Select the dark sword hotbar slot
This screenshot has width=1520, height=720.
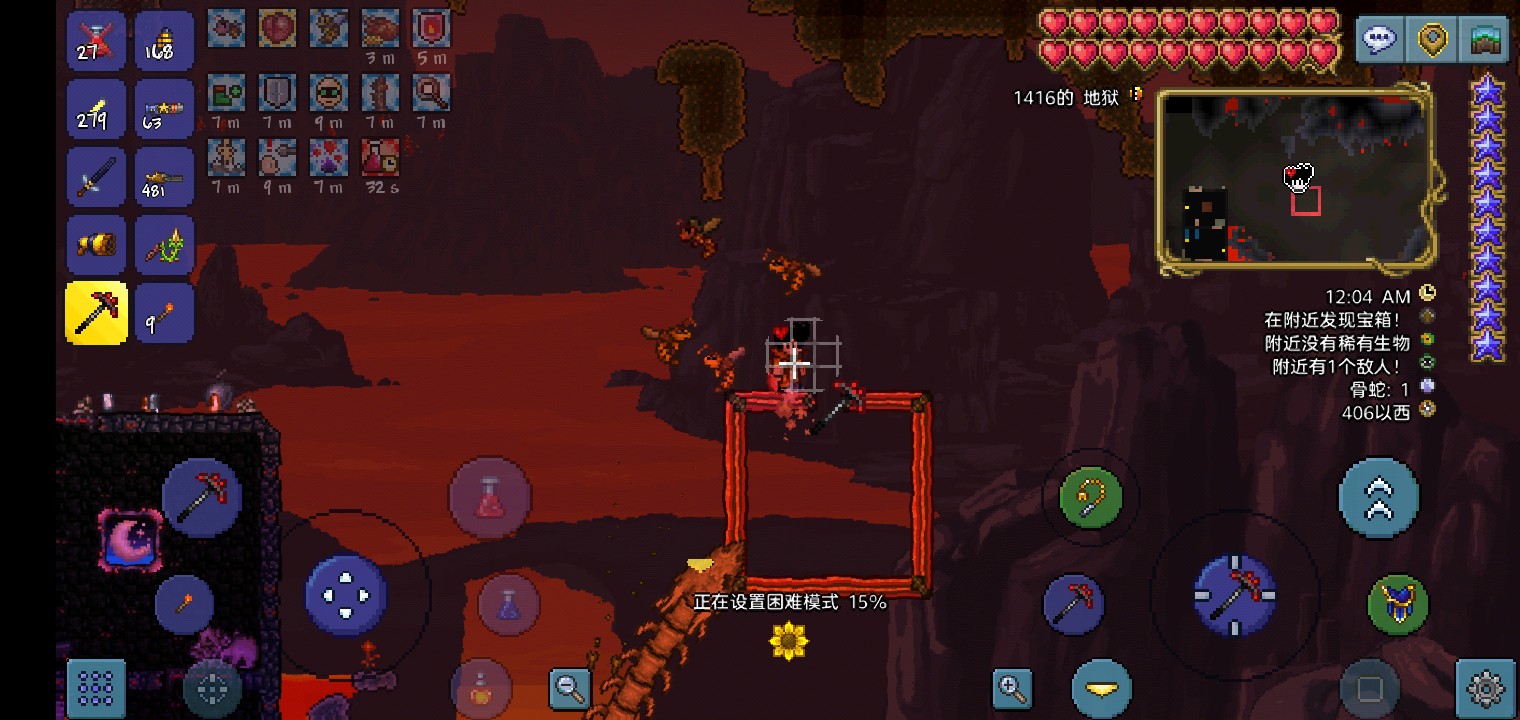[x=96, y=177]
